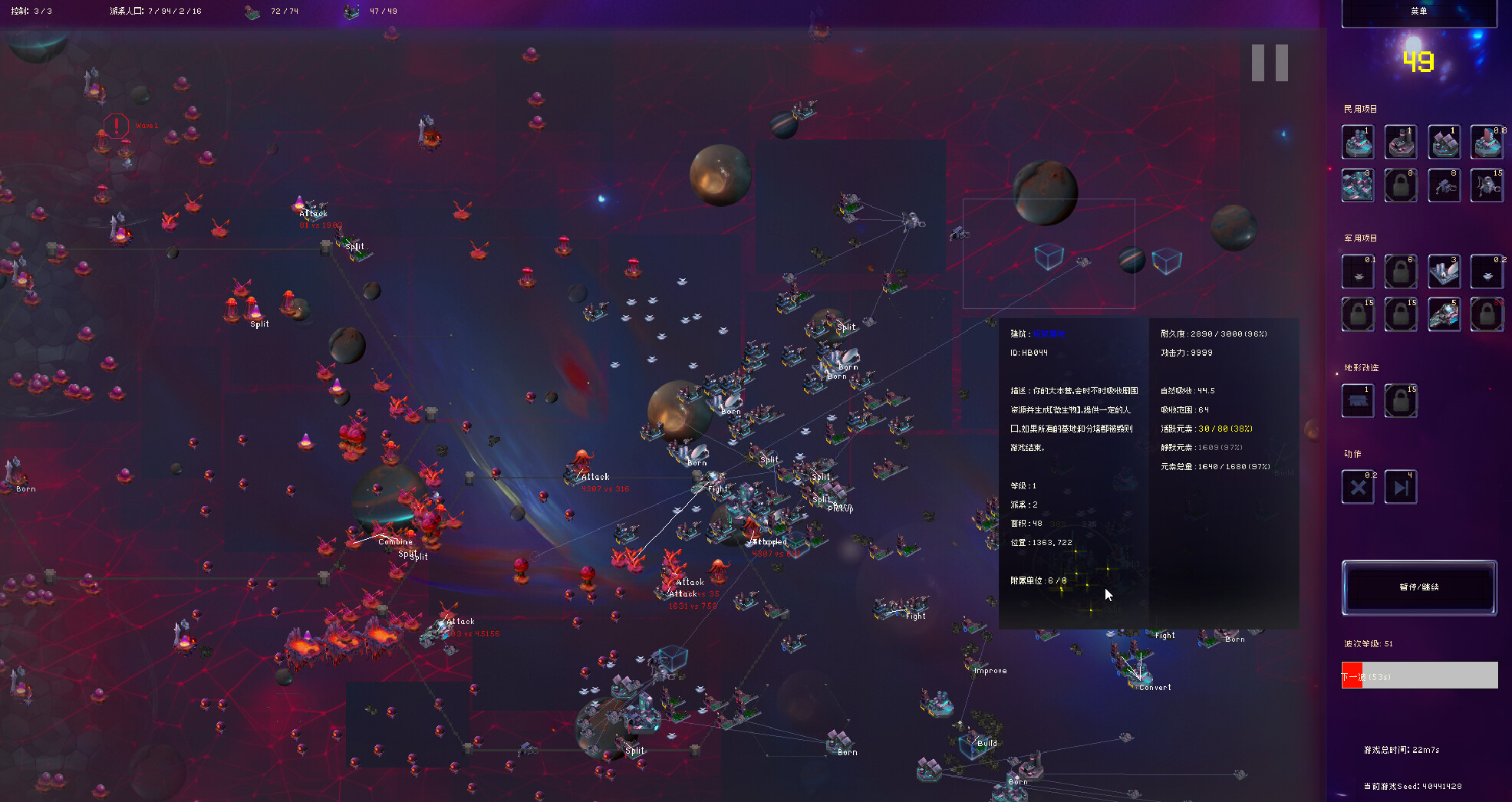Select the solar-panel housing building icon
The width and height of the screenshot is (1512, 802).
[1444, 142]
